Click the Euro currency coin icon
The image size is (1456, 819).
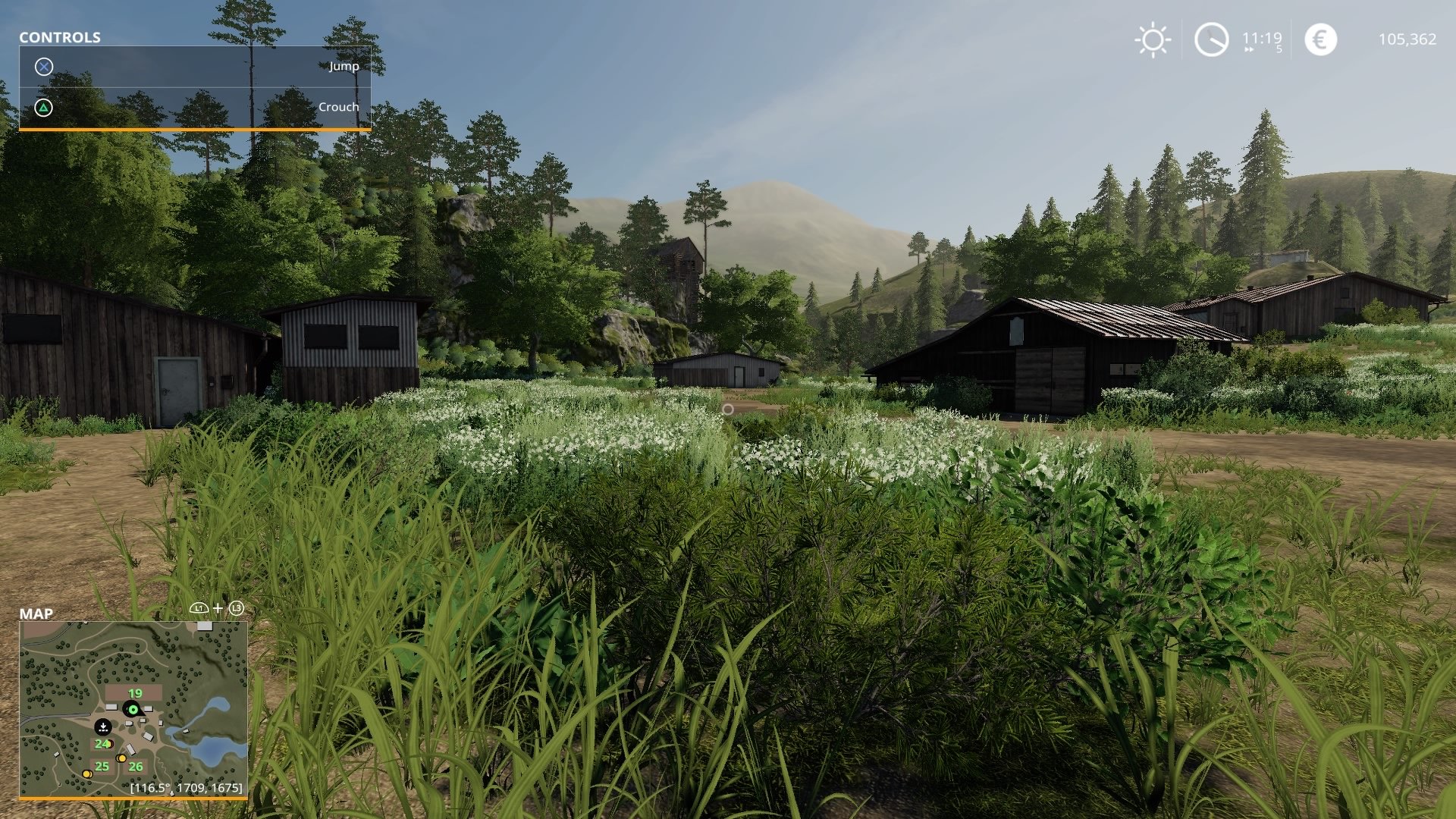(x=1321, y=38)
